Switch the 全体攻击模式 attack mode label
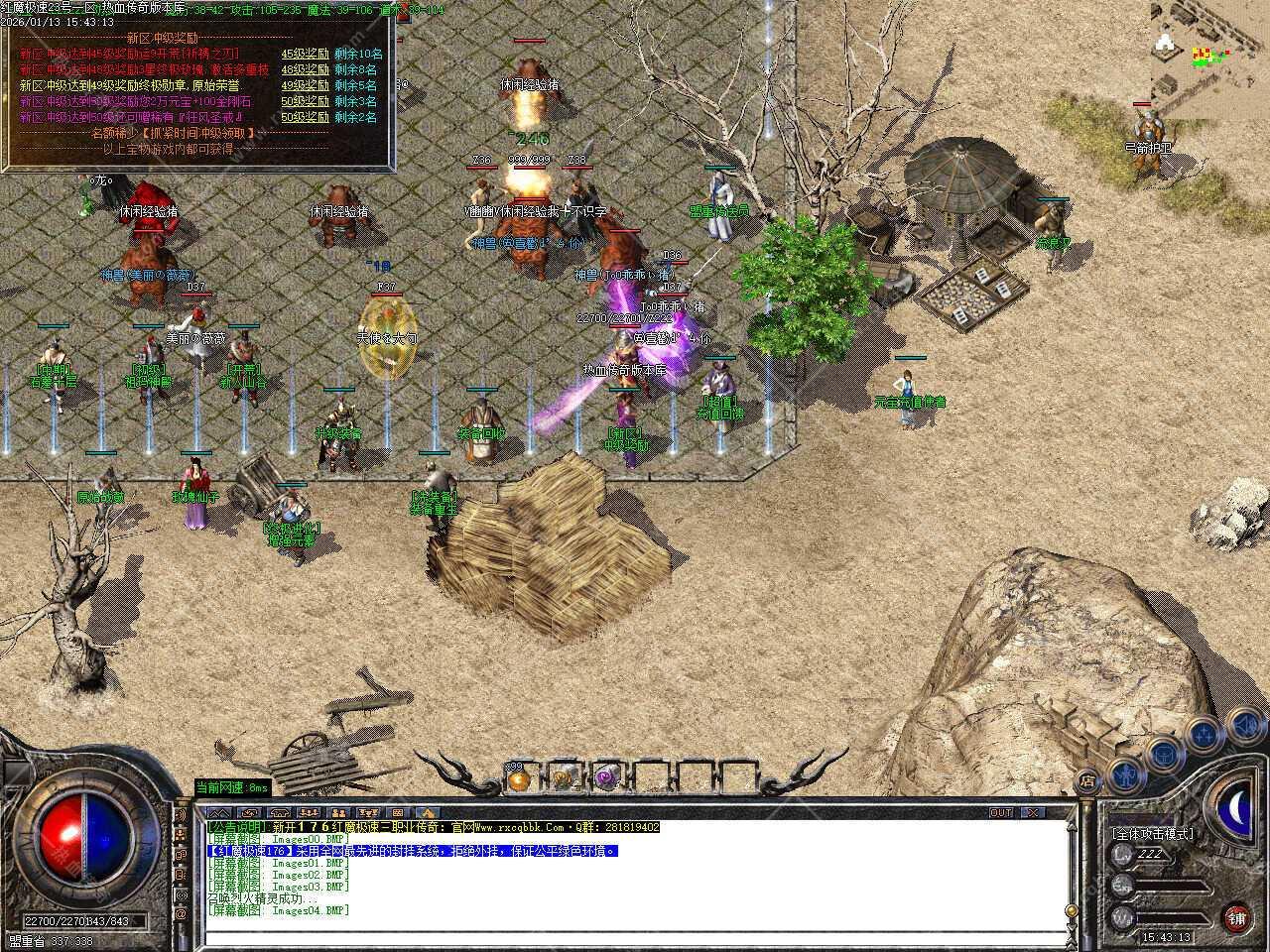Viewport: 1270px width, 952px height. click(x=1152, y=834)
